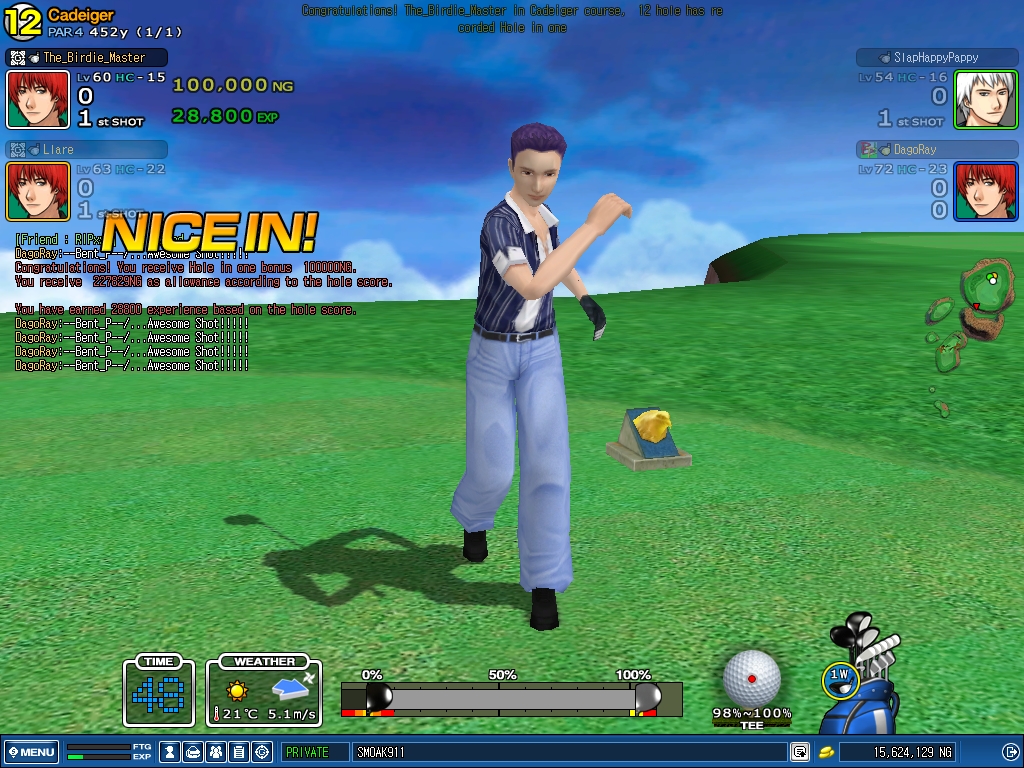This screenshot has width=1024, height=768.
Task: Expand the chat window button
Action: [x=800, y=752]
